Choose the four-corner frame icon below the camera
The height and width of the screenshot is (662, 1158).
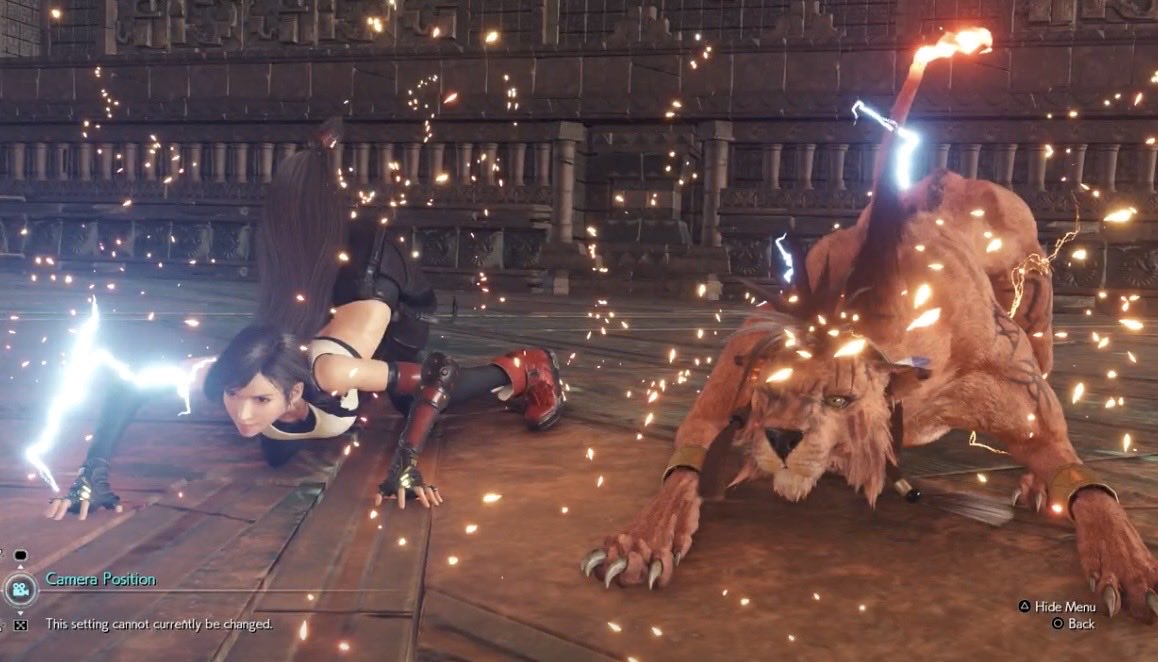(20, 625)
